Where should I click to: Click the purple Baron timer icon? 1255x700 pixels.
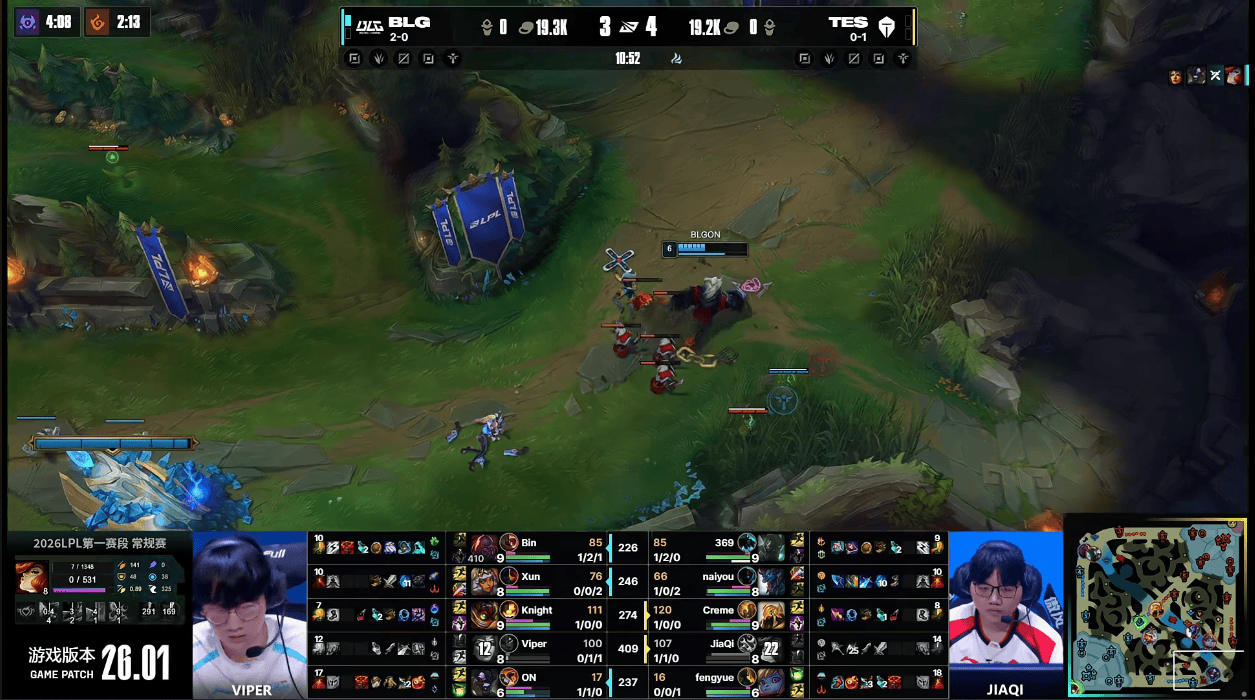pyautogui.click(x=28, y=22)
